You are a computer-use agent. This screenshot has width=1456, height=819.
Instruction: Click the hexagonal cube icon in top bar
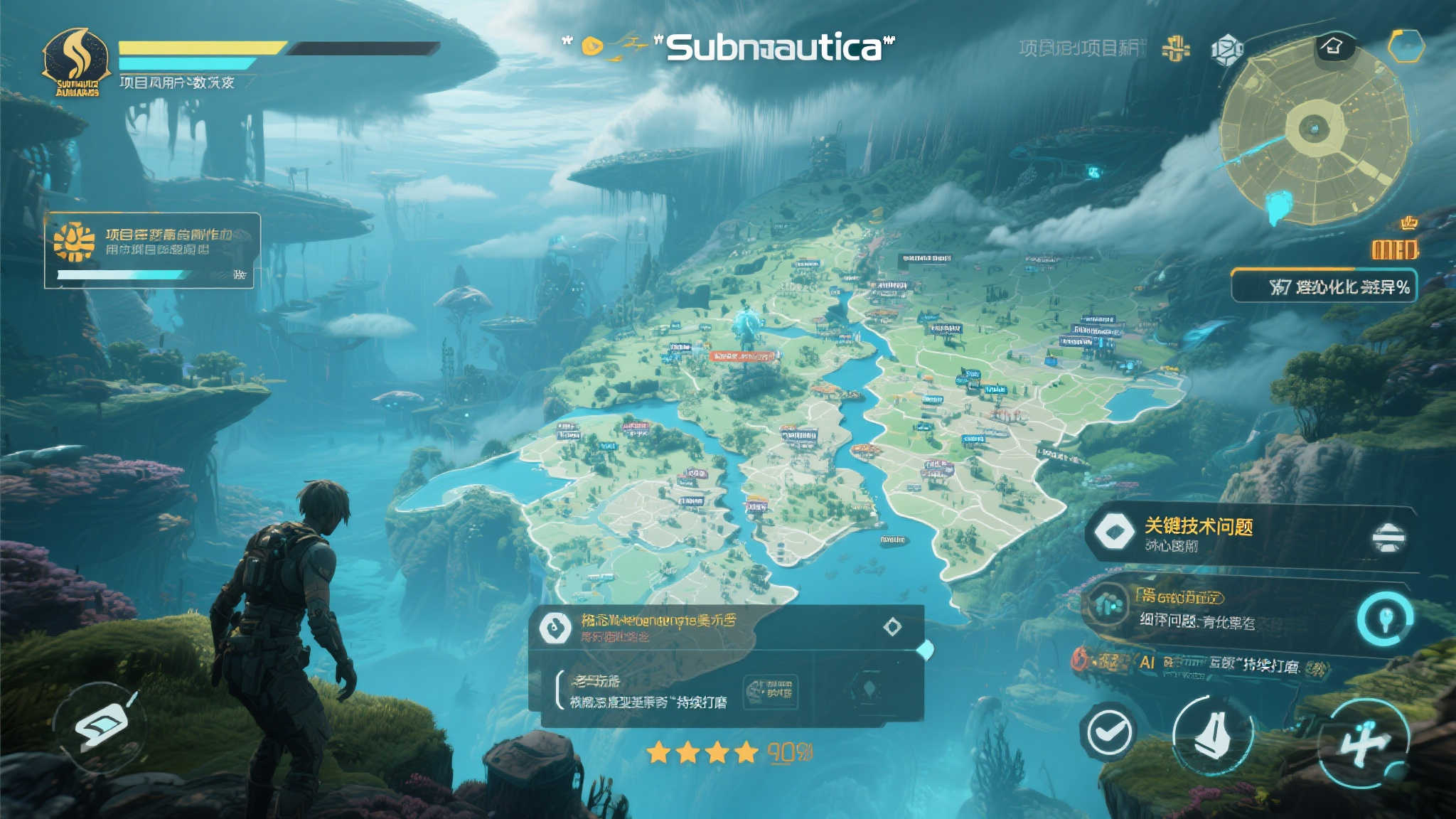click(x=1226, y=49)
